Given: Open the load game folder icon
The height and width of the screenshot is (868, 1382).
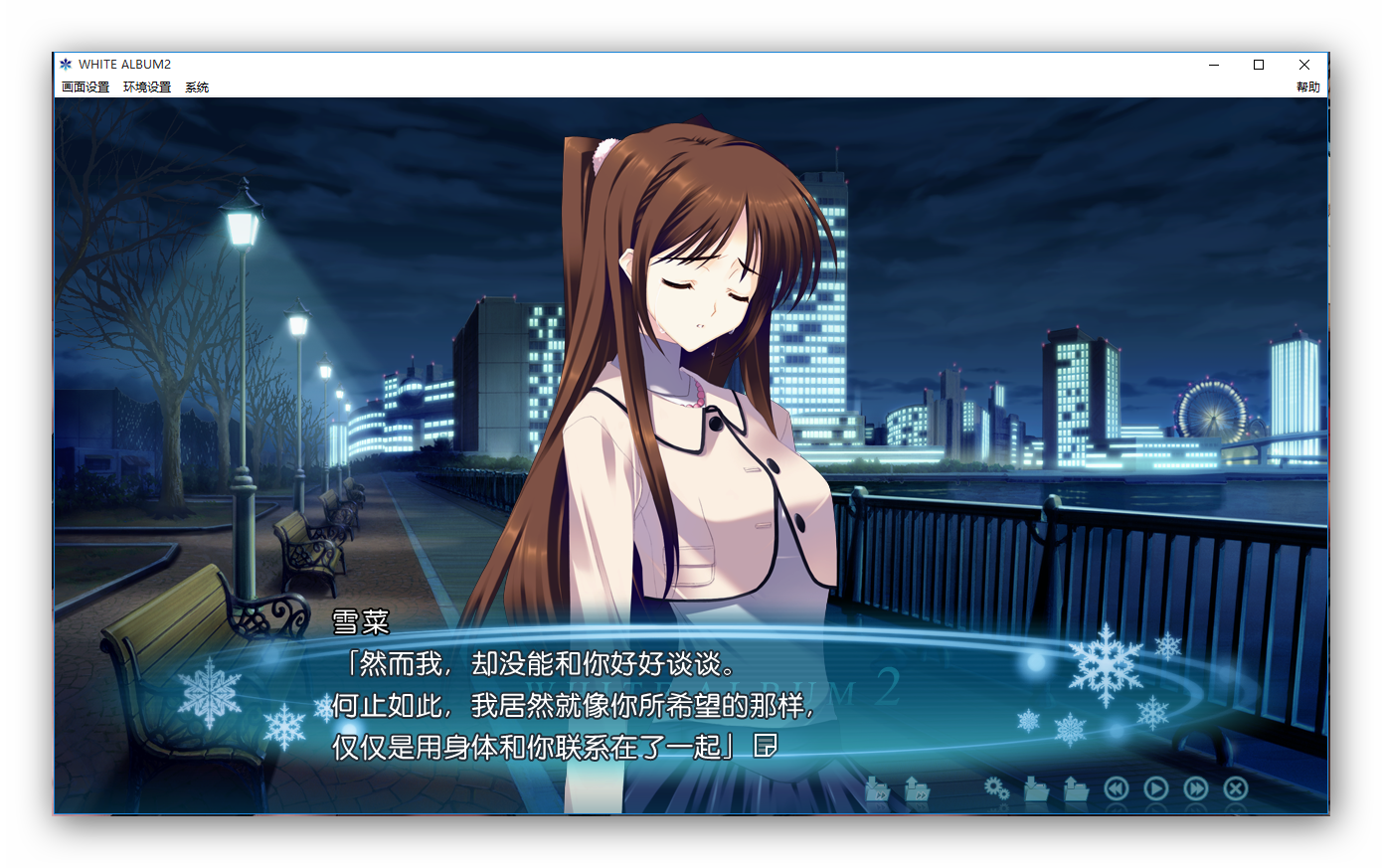Looking at the screenshot, I should pyautogui.click(x=1076, y=789).
